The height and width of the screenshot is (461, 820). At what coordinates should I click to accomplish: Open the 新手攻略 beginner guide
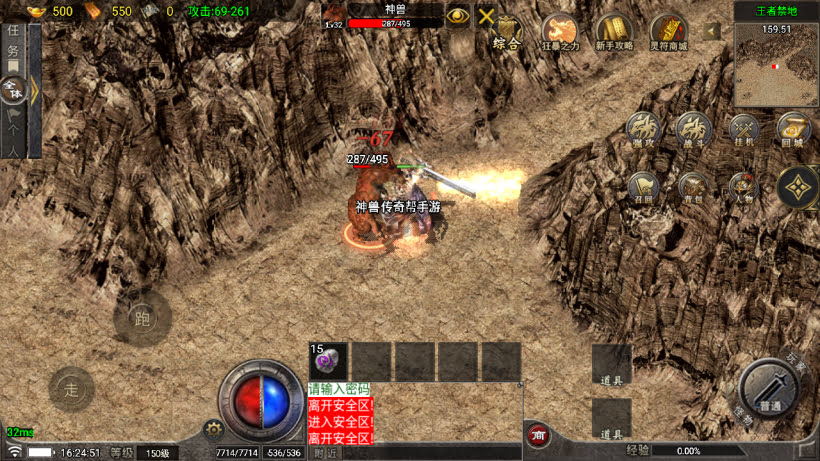coord(613,31)
